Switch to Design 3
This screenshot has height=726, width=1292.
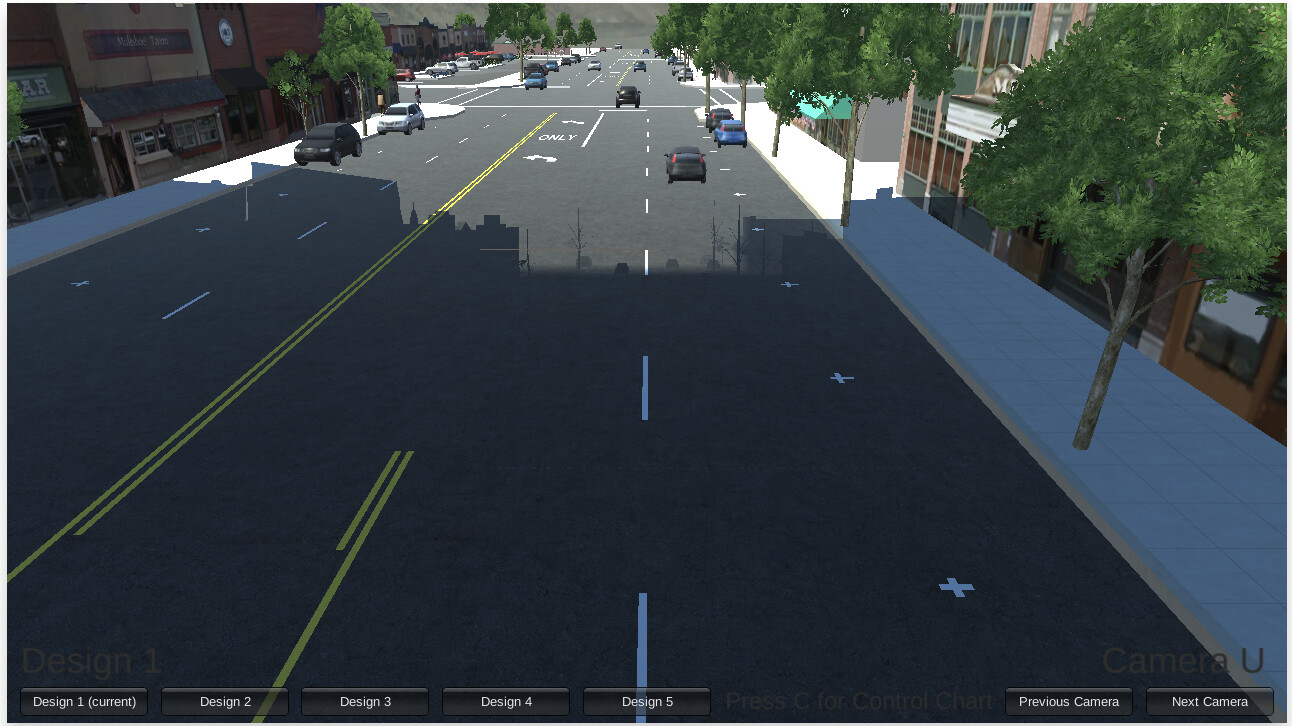click(365, 701)
